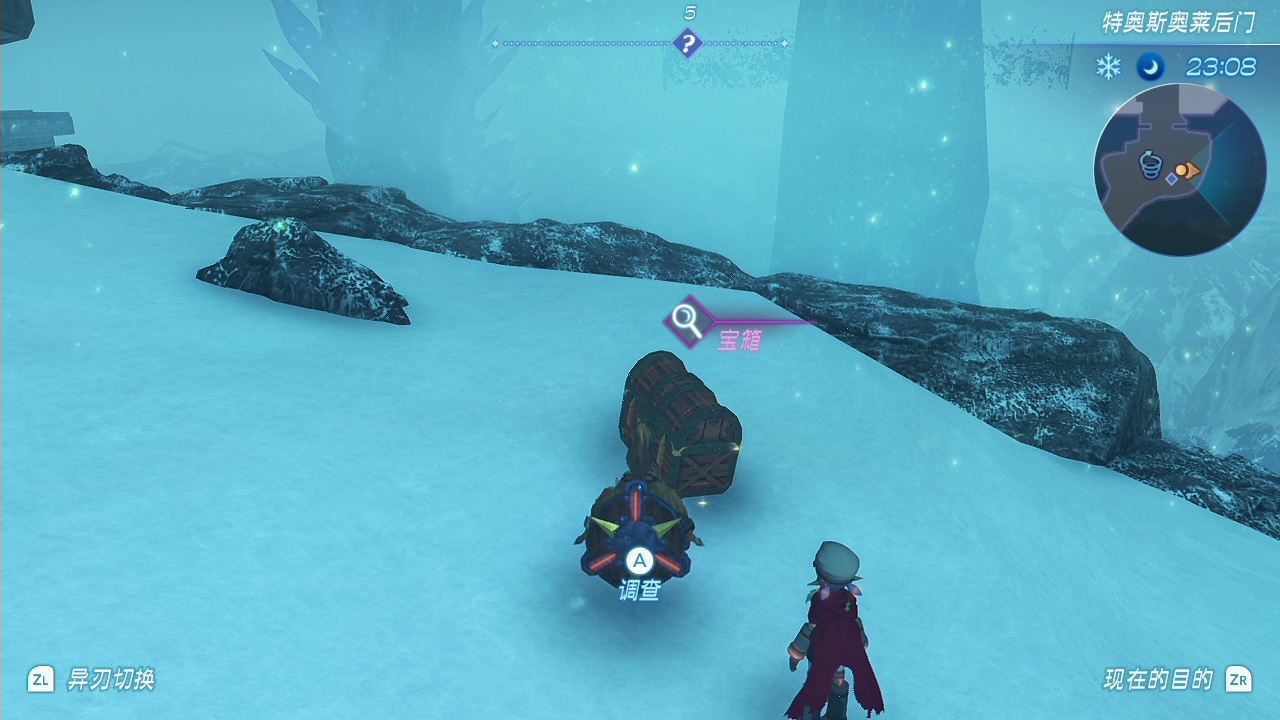This screenshot has height=720, width=1280.
Task: Choose the 调查 investigate prompt label
Action: pos(639,591)
